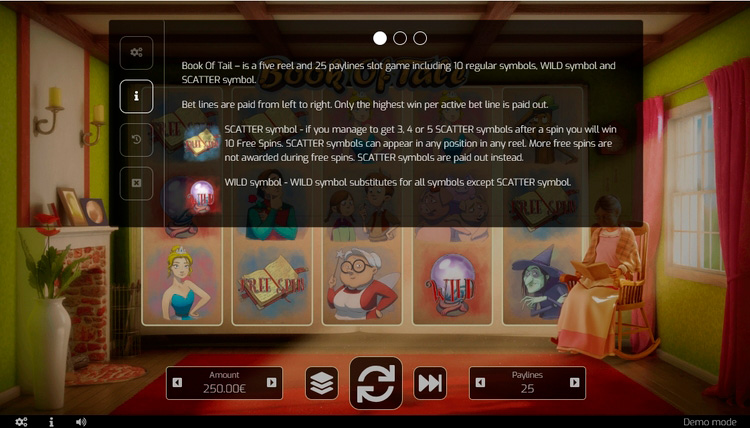Toggle sound with the speaker icon
This screenshot has width=750, height=428.
click(81, 422)
